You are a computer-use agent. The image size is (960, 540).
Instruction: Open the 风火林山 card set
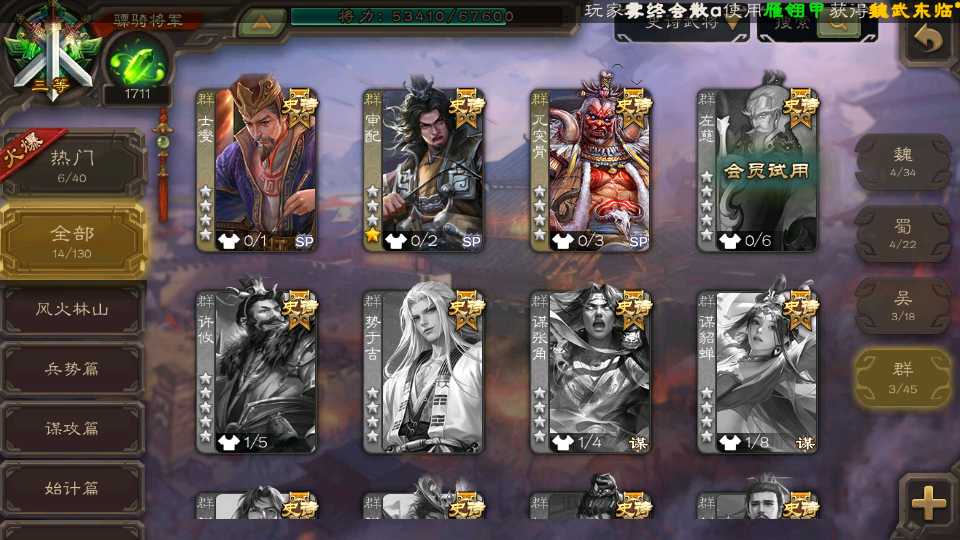click(x=73, y=310)
